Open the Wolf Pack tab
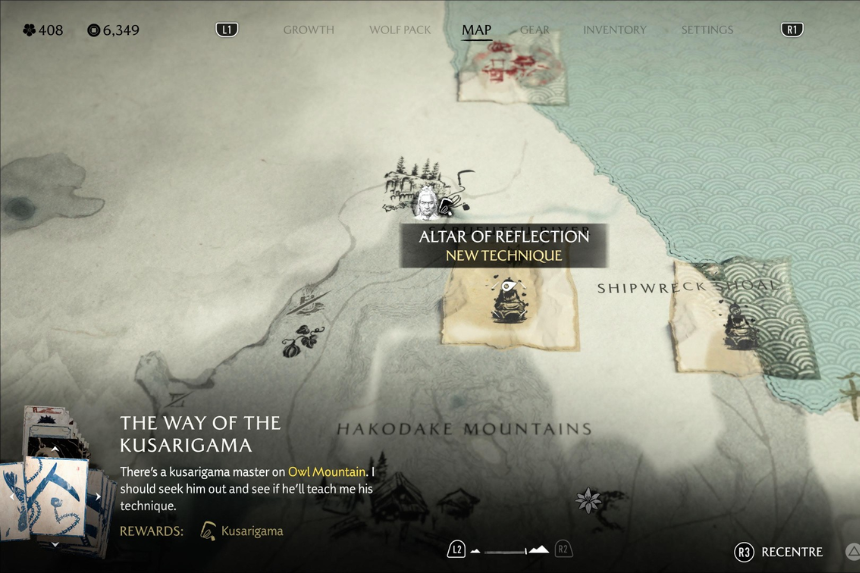Screen dimensions: 860x573 (x=398, y=30)
